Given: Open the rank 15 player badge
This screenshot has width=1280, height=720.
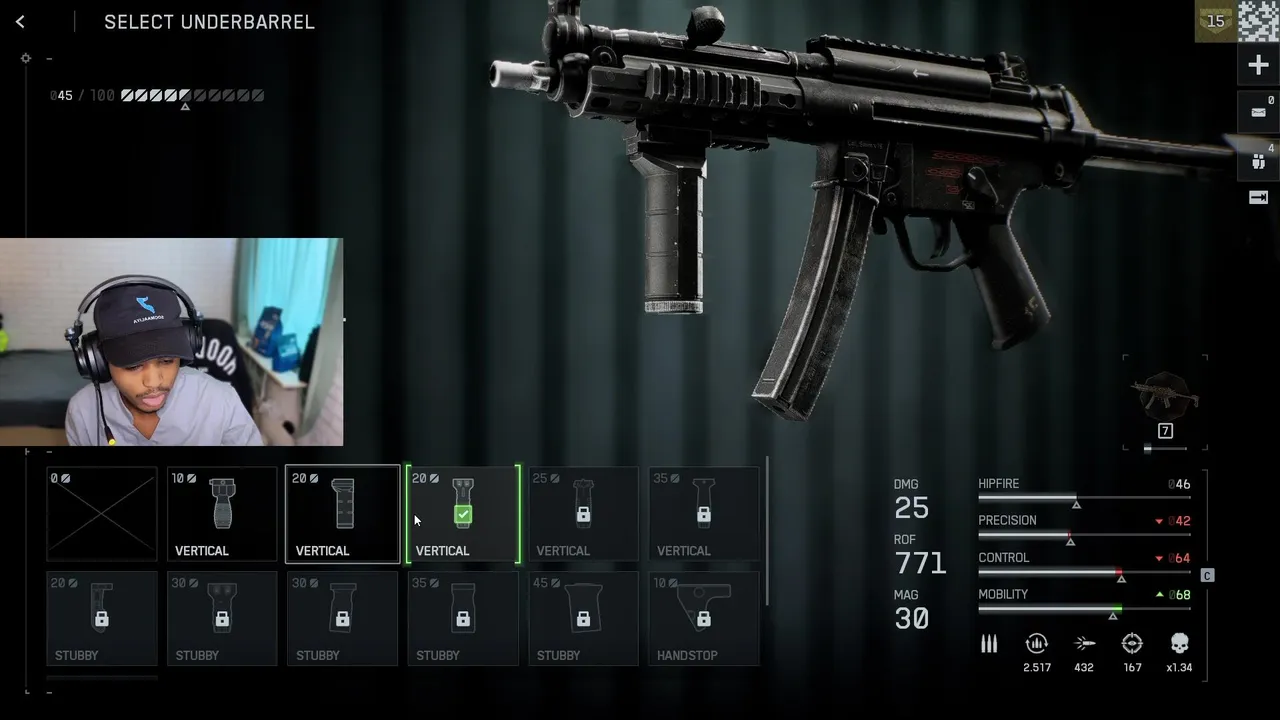Looking at the screenshot, I should click(1215, 21).
